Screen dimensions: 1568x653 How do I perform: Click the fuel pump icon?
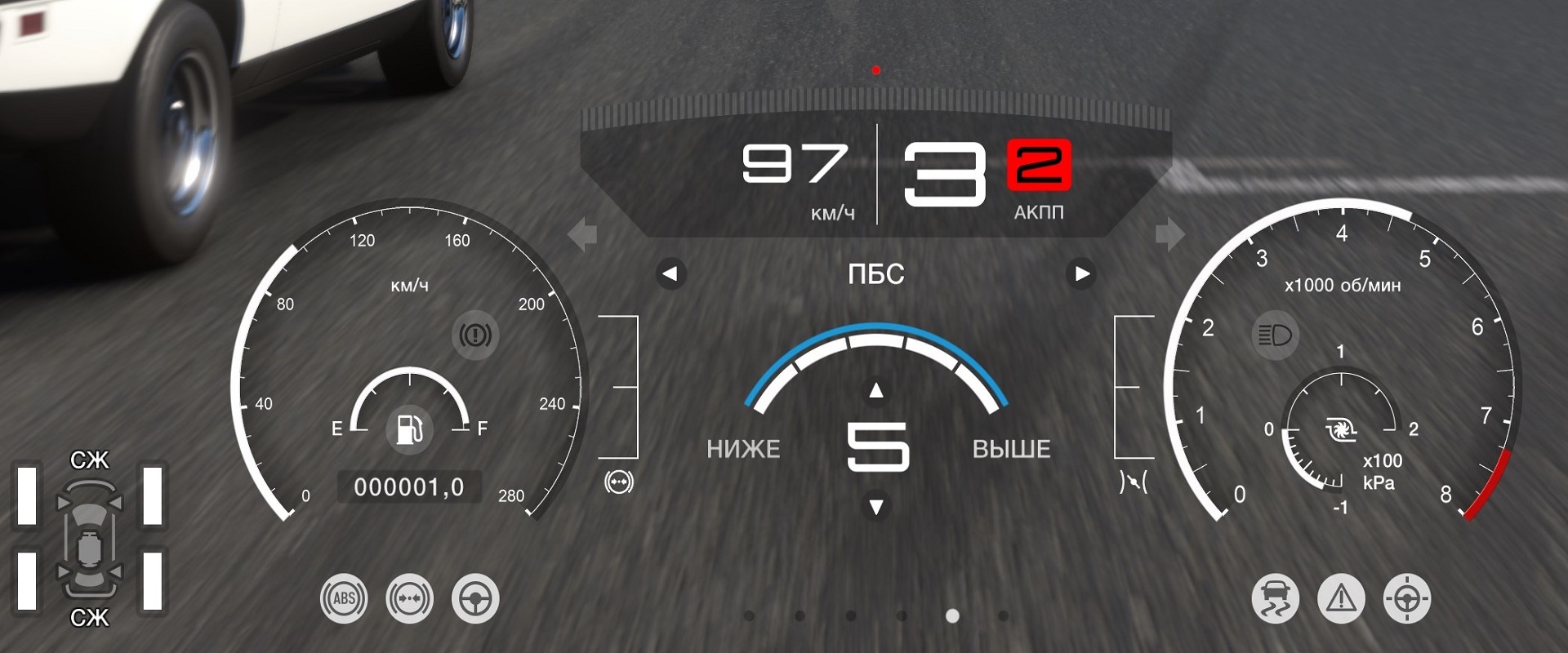(x=409, y=428)
